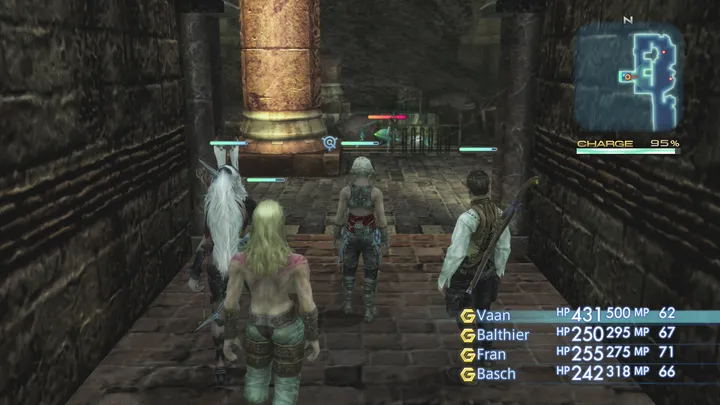Open the dungeon minimap
Screen dimensions: 720x405
pos(628,78)
